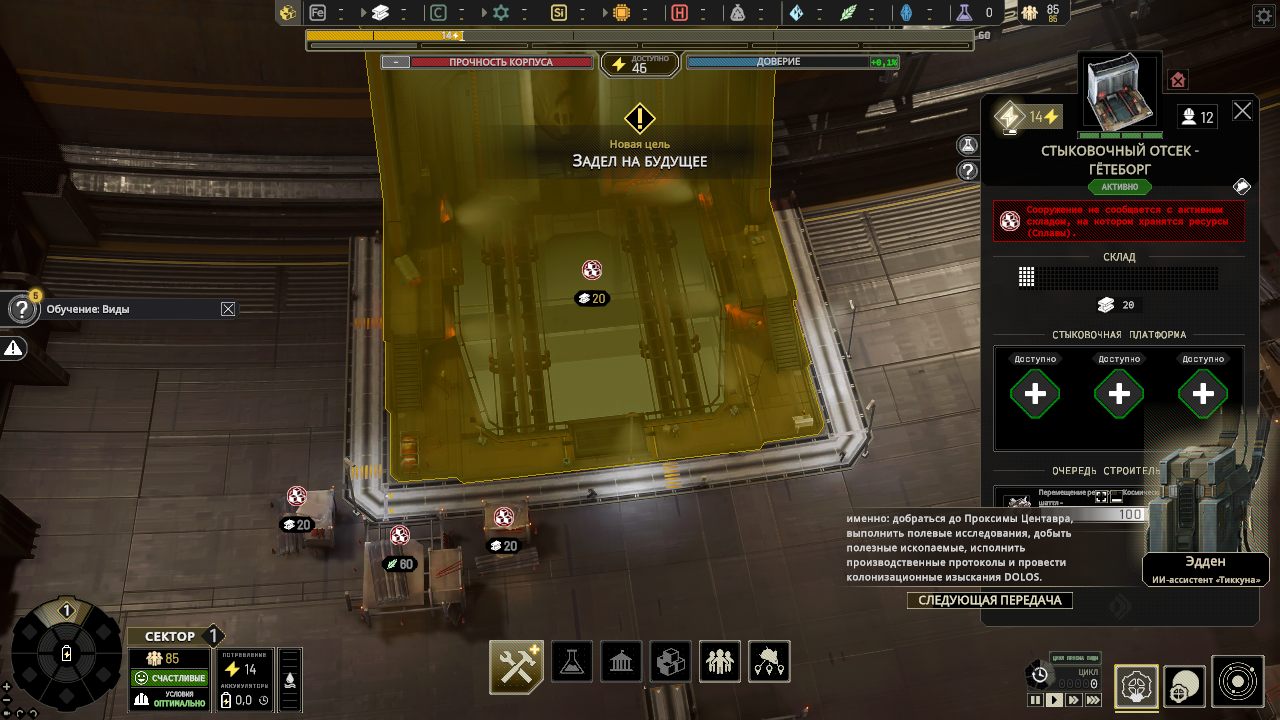
Task: Set the game to triple fast-forward speed
Action: tap(1094, 700)
